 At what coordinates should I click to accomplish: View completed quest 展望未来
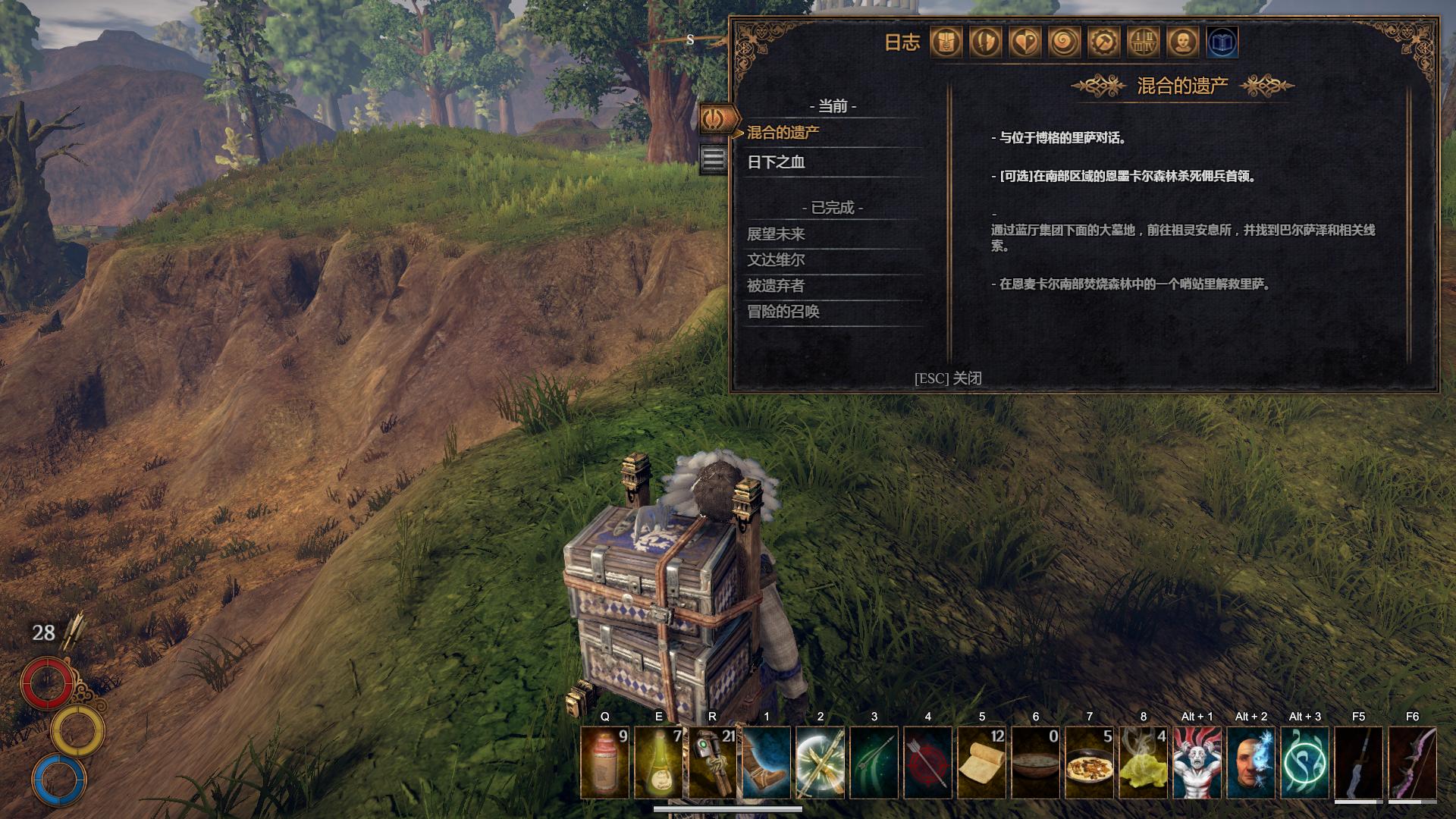[x=776, y=234]
